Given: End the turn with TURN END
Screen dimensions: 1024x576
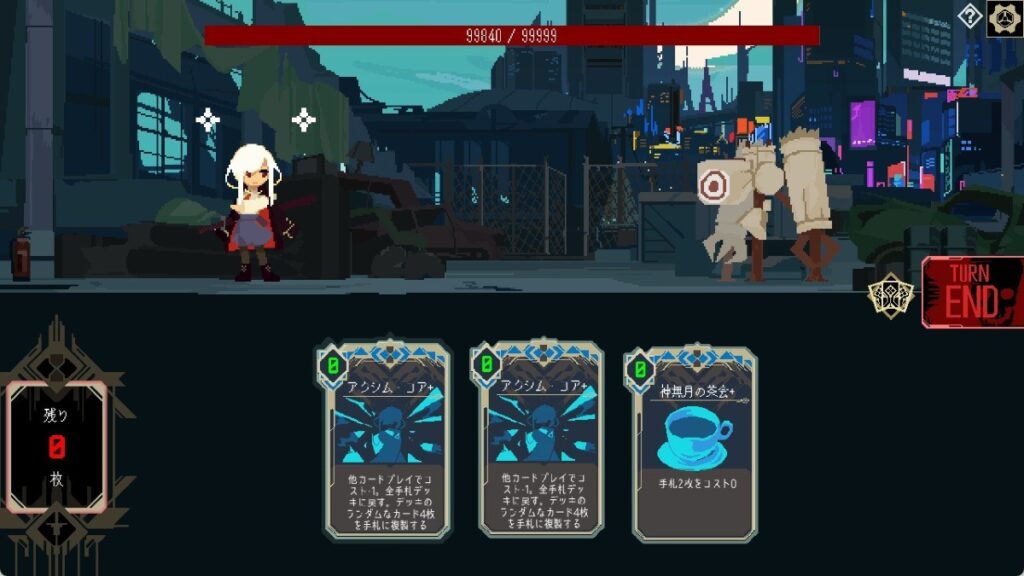Looking at the screenshot, I should click(973, 292).
